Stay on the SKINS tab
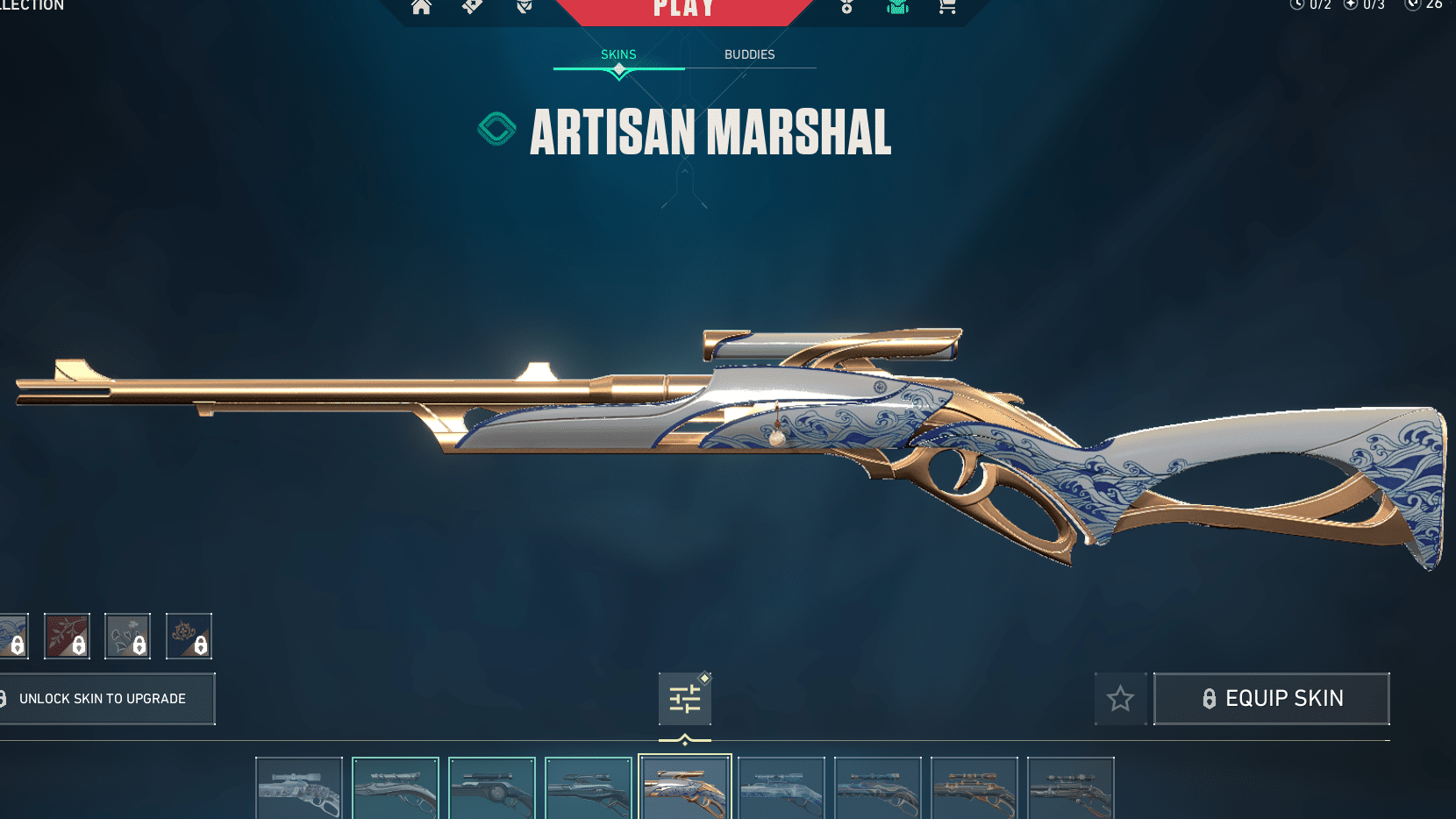Image resolution: width=1456 pixels, height=819 pixels. 618,54
